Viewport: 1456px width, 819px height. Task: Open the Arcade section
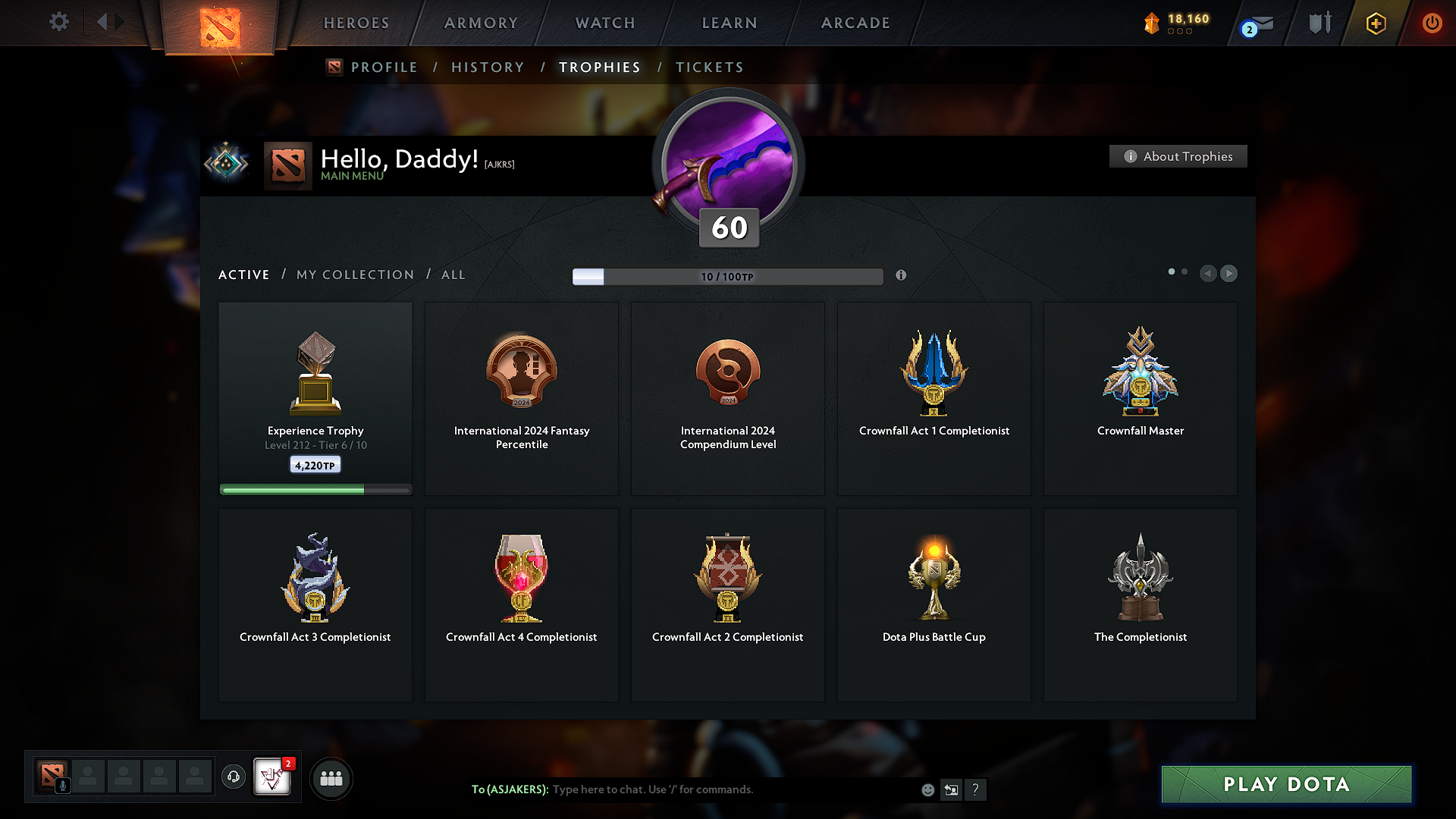tap(855, 23)
